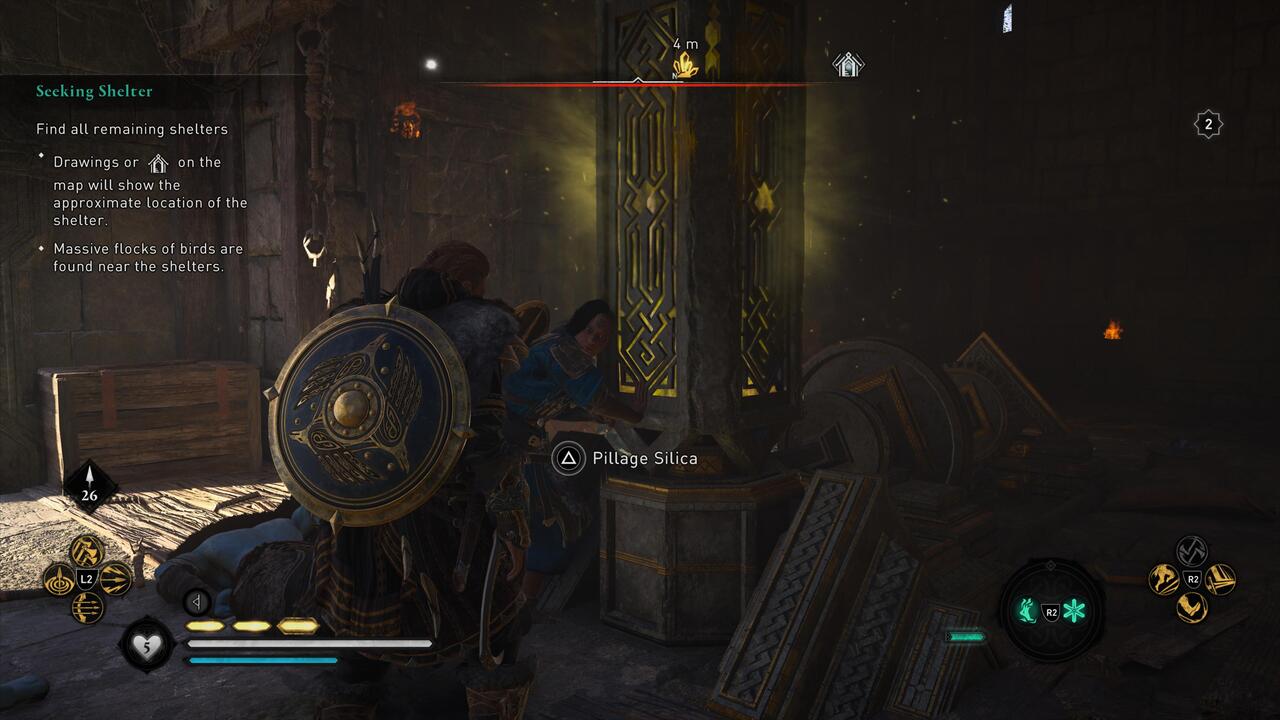Click the grayed-out disabled ability icon above R2
This screenshot has width=1280, height=720.
tap(1192, 551)
